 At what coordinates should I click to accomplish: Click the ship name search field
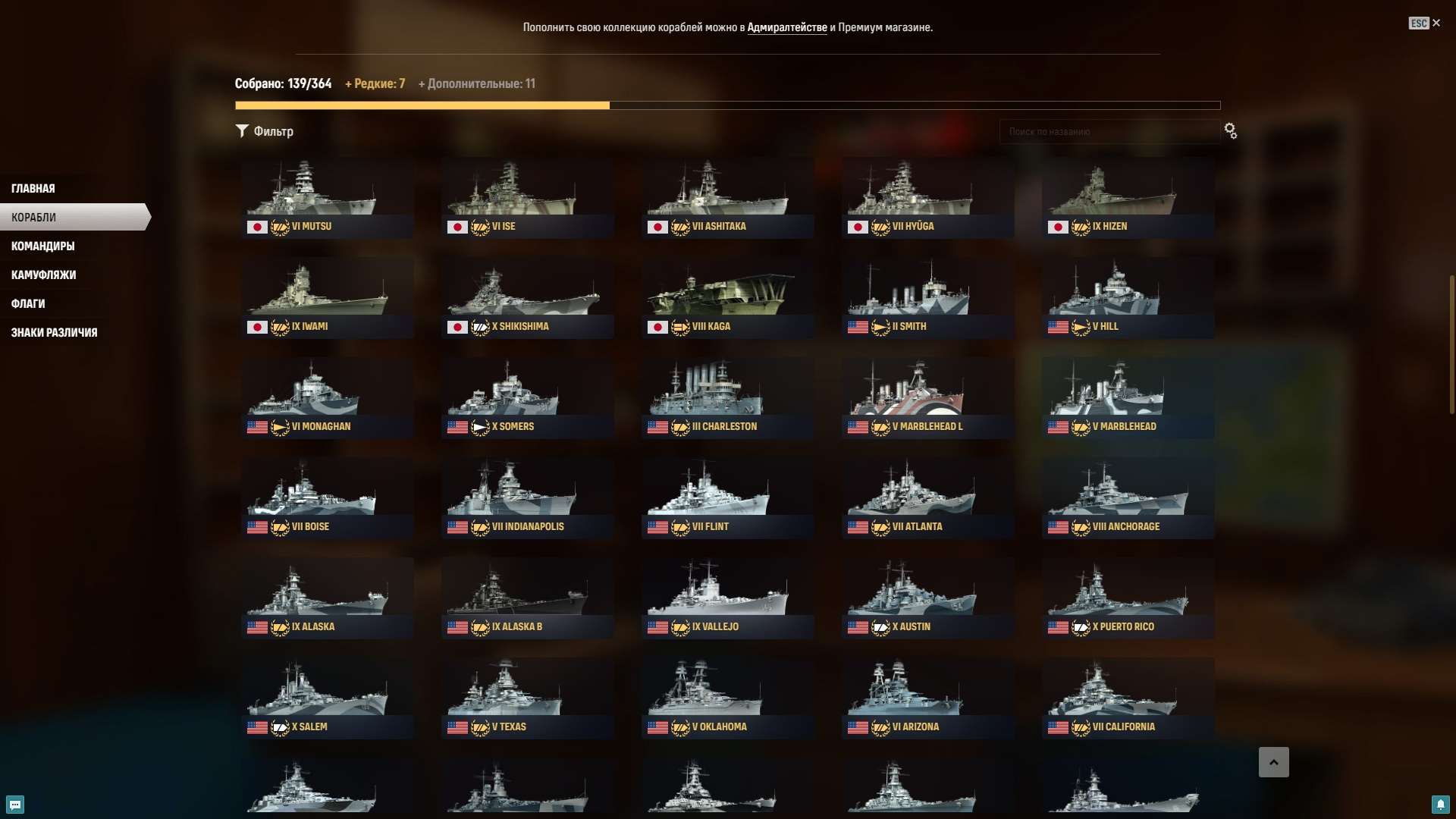[x=1109, y=131]
